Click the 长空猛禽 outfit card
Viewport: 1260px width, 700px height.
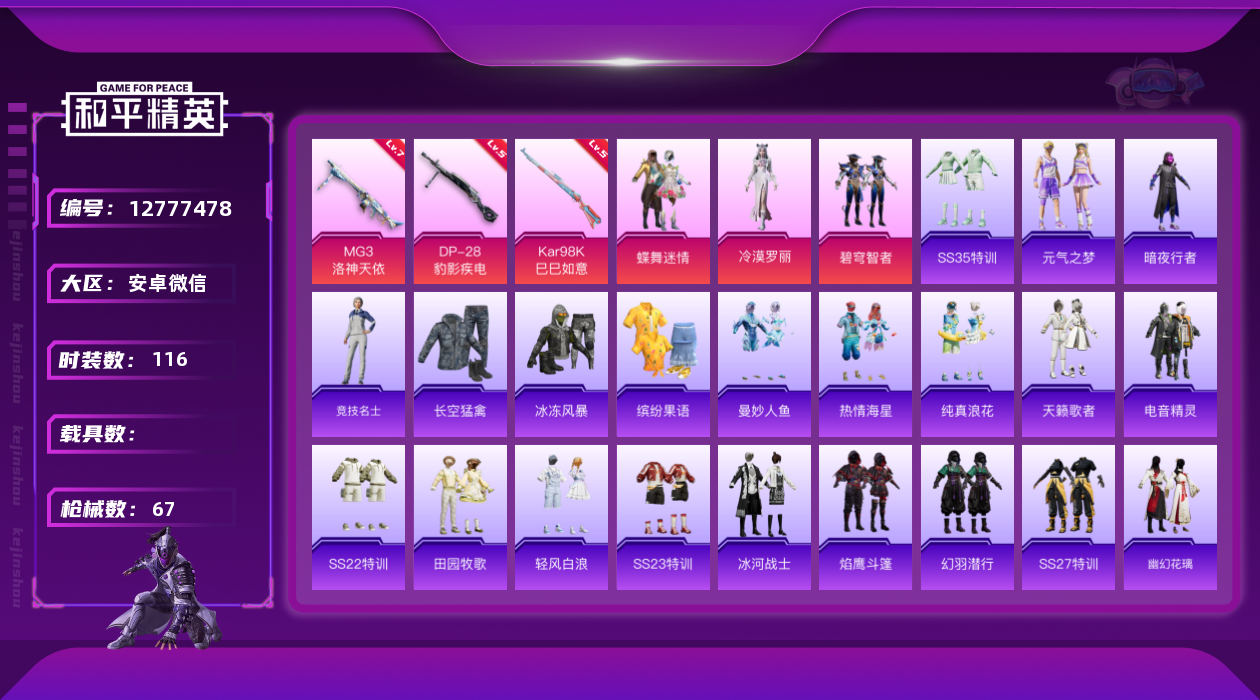pos(460,364)
